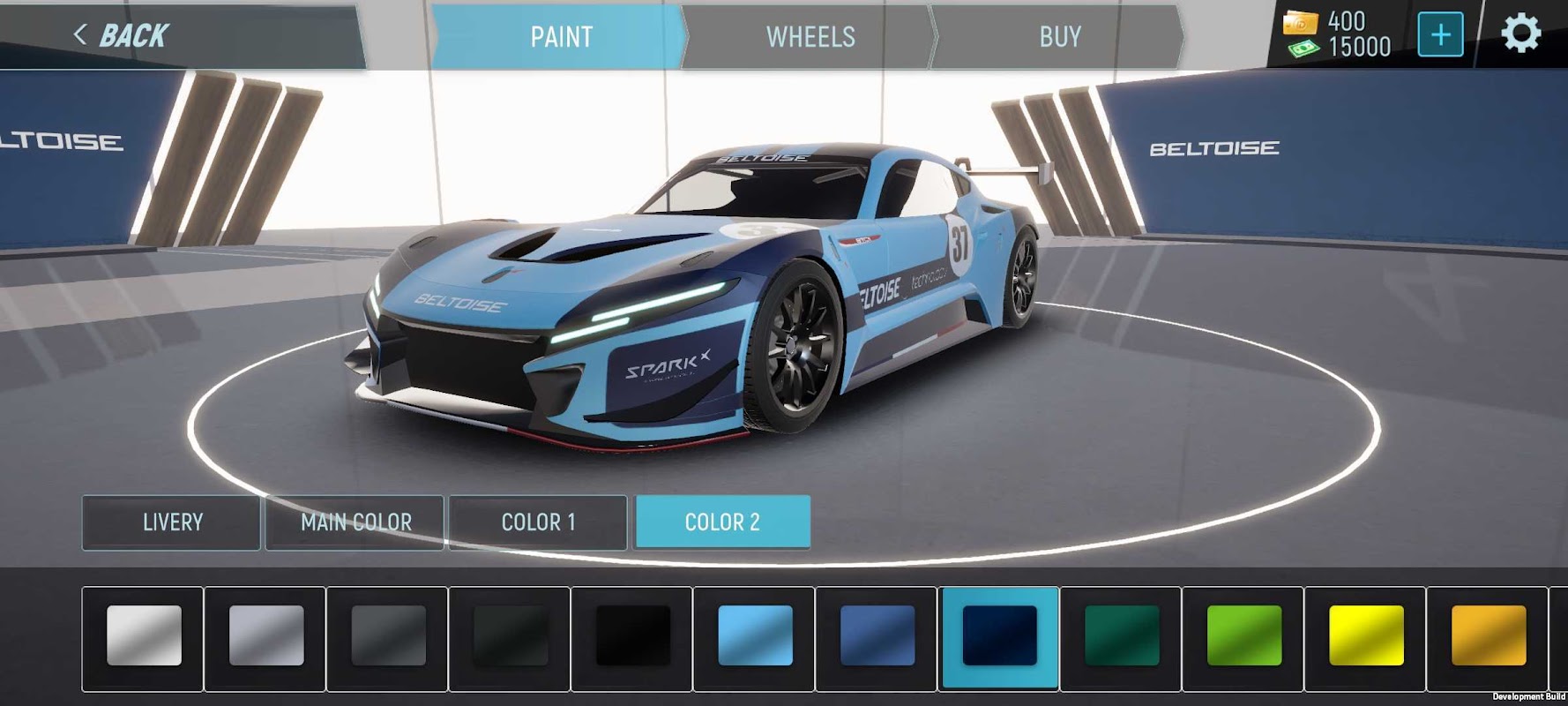
Task: Select the BUY tab
Action: click(1059, 37)
